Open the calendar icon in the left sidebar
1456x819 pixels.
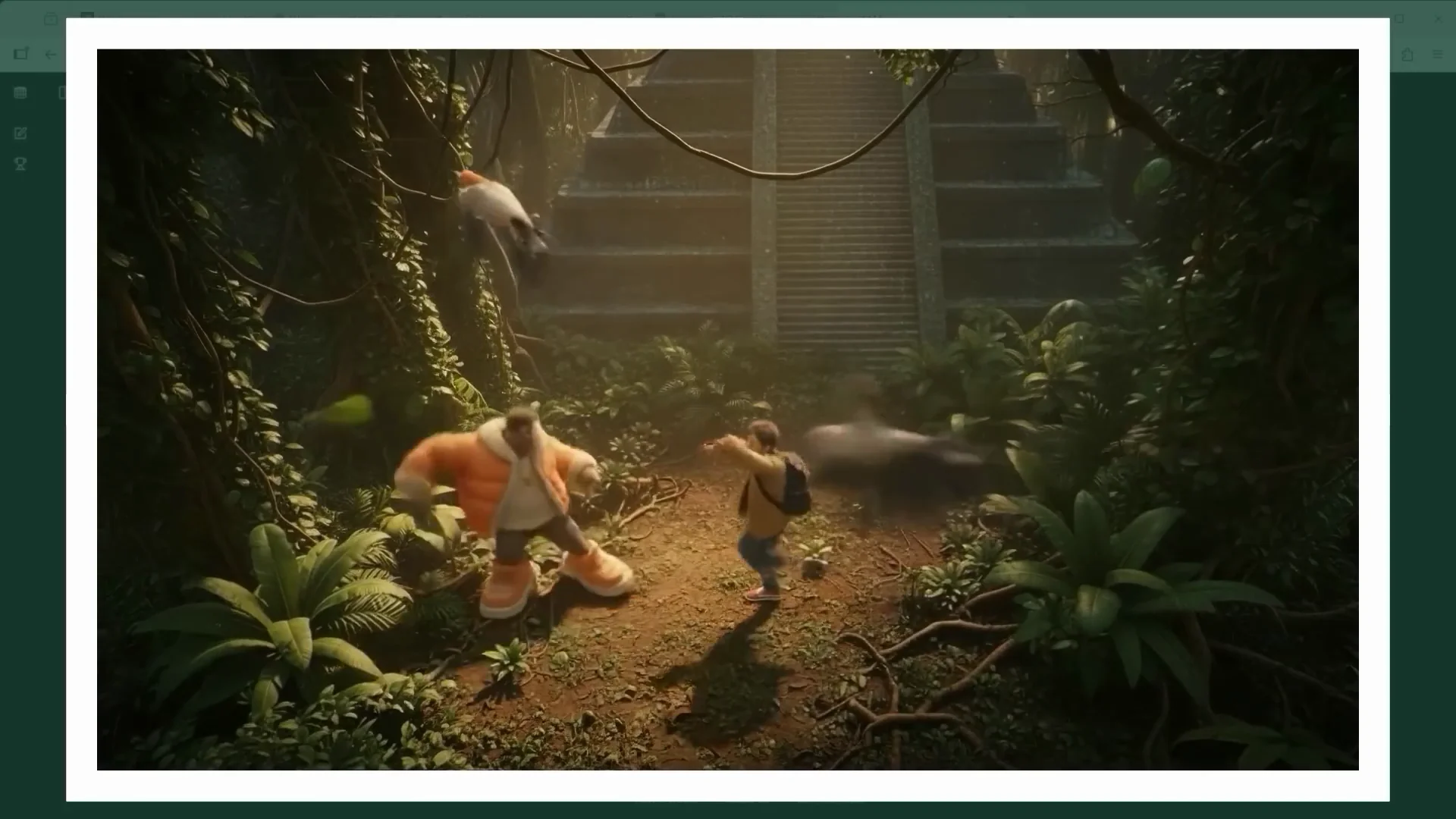click(20, 93)
